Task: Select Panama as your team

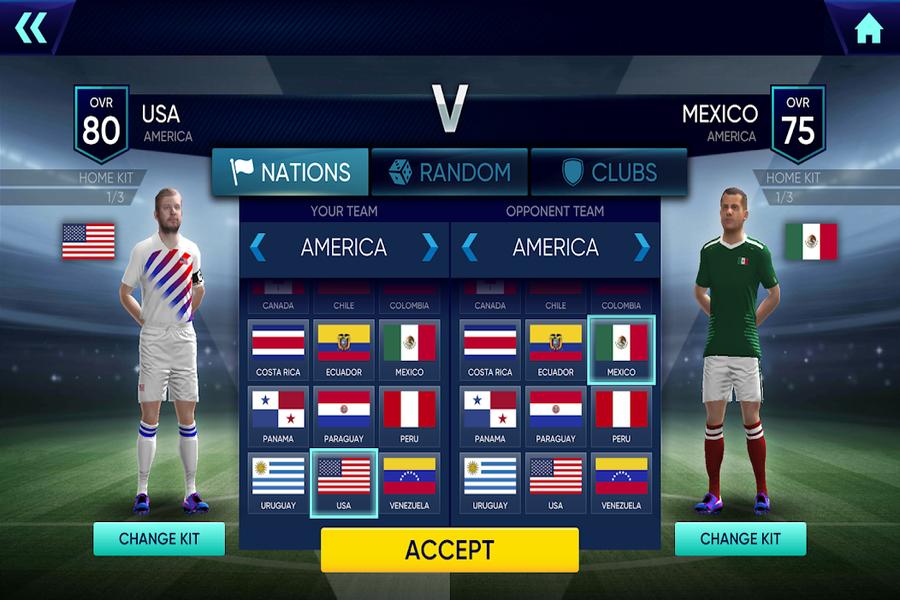Action: [x=278, y=416]
